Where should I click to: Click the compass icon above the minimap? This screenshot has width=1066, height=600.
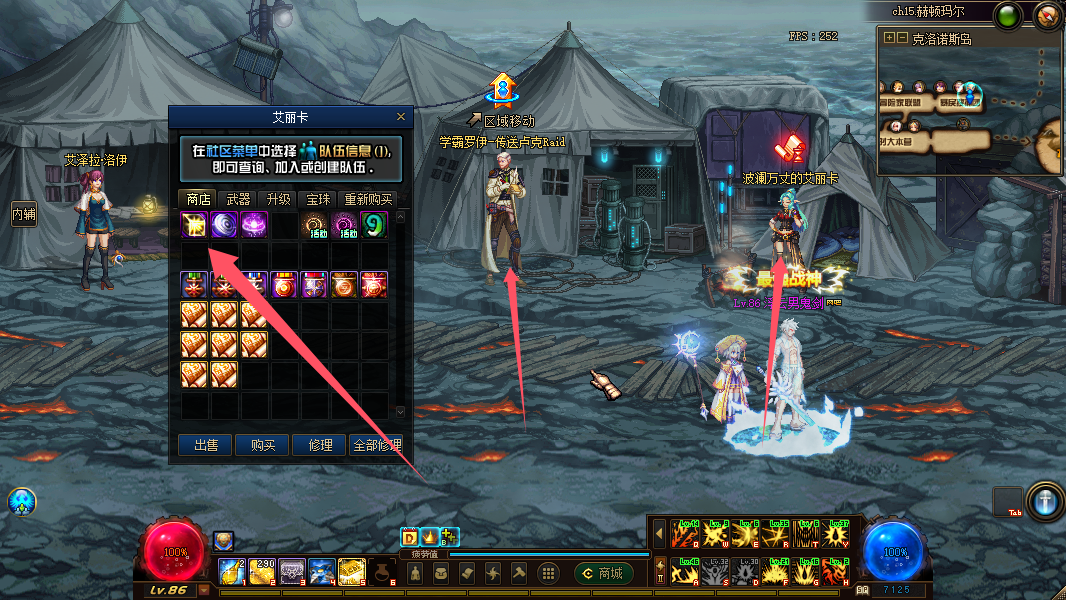[1046, 16]
